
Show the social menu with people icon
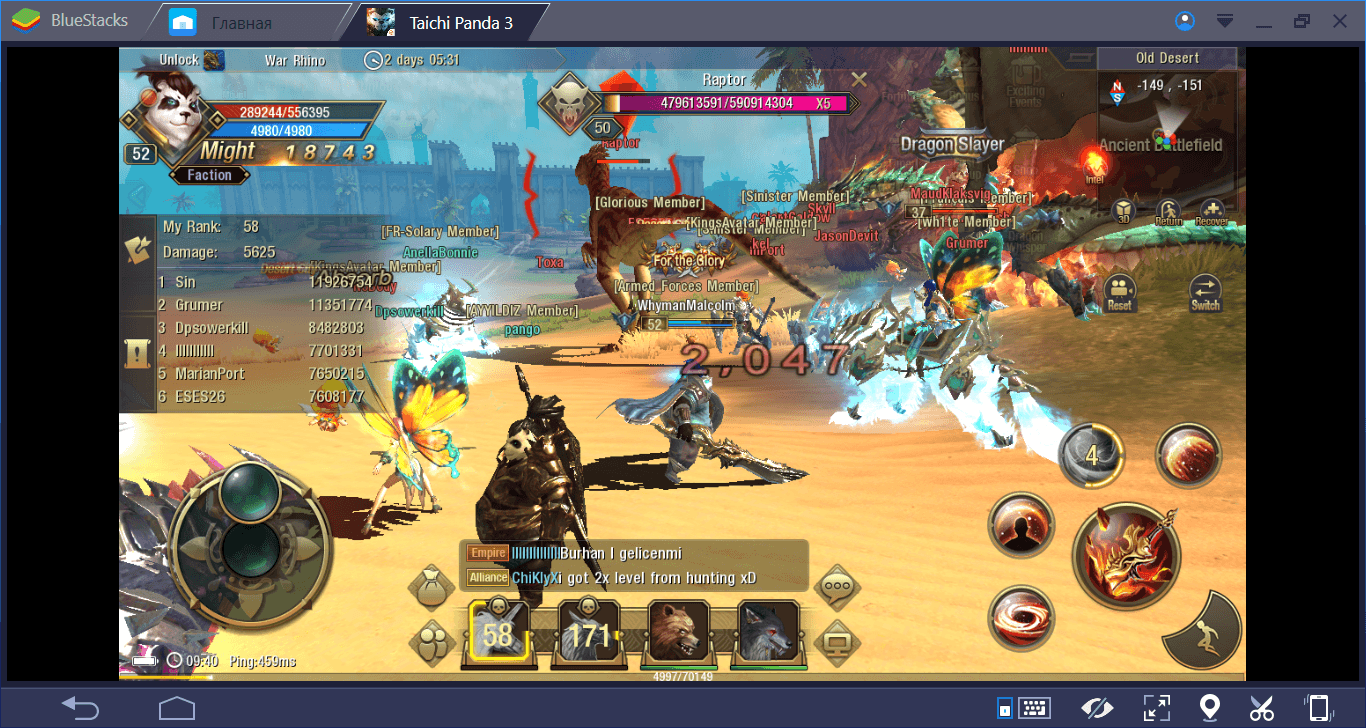tap(432, 641)
